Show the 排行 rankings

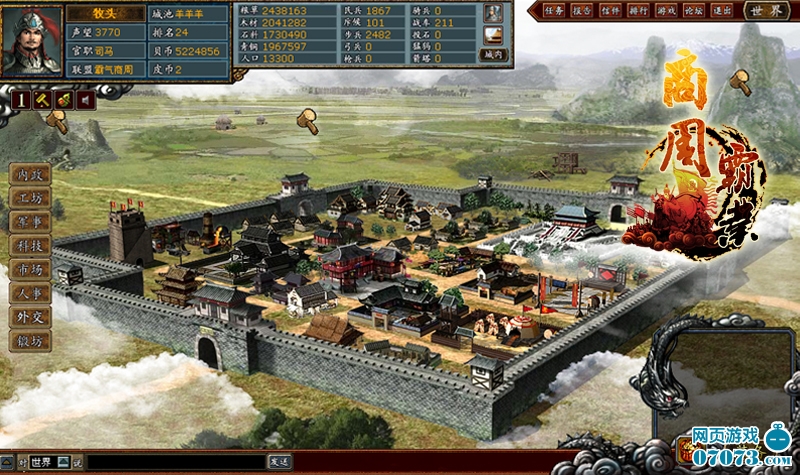(637, 10)
